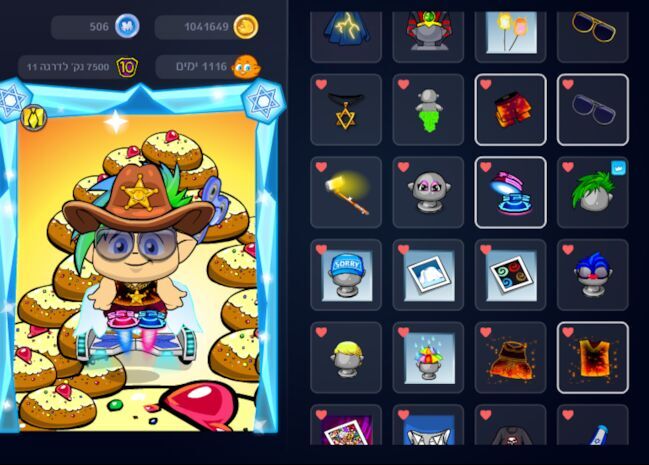Choose the white paper background item
Image resolution: width=649 pixels, height=465 pixels.
pos(428,275)
